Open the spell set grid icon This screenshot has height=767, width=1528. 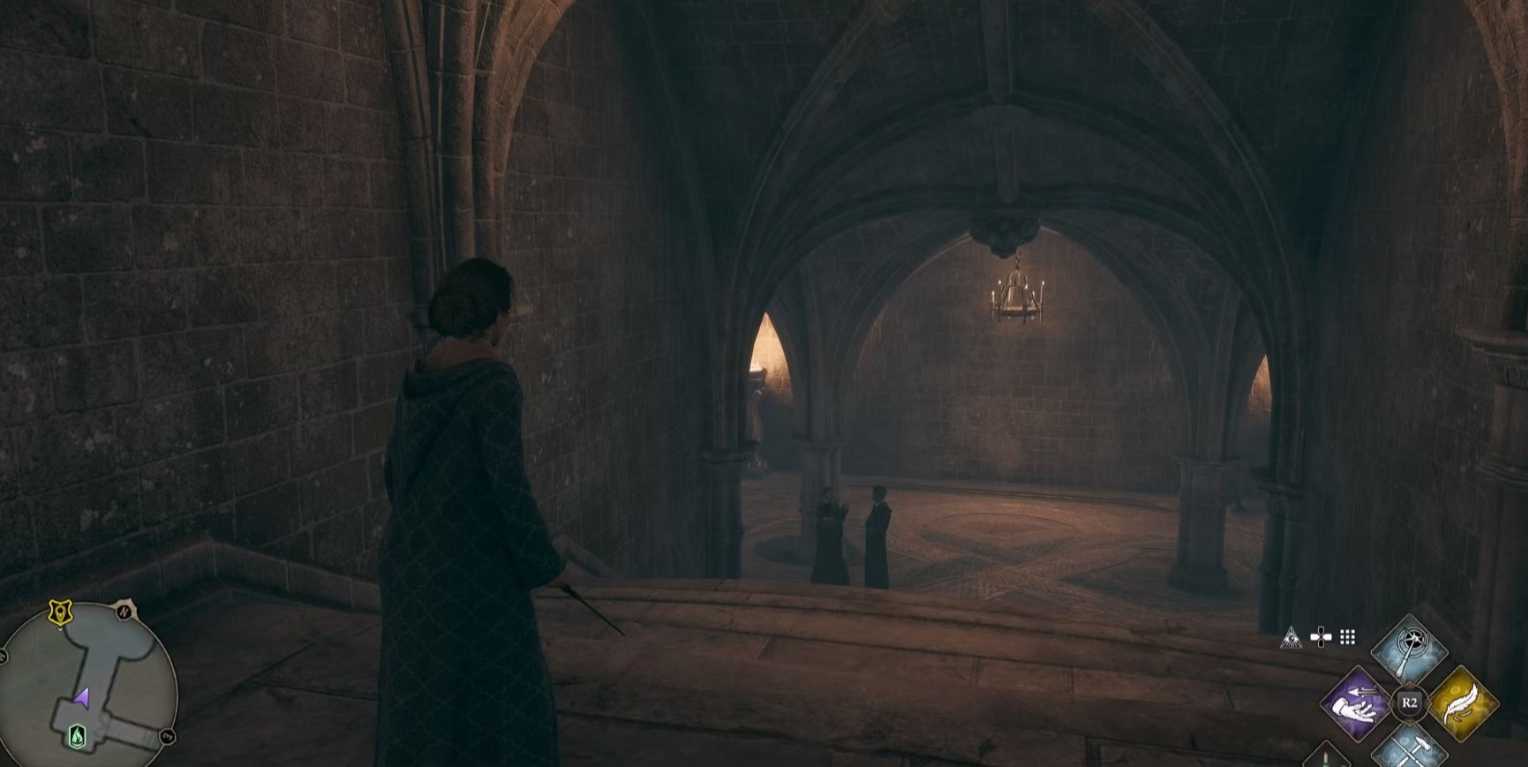tap(1348, 637)
